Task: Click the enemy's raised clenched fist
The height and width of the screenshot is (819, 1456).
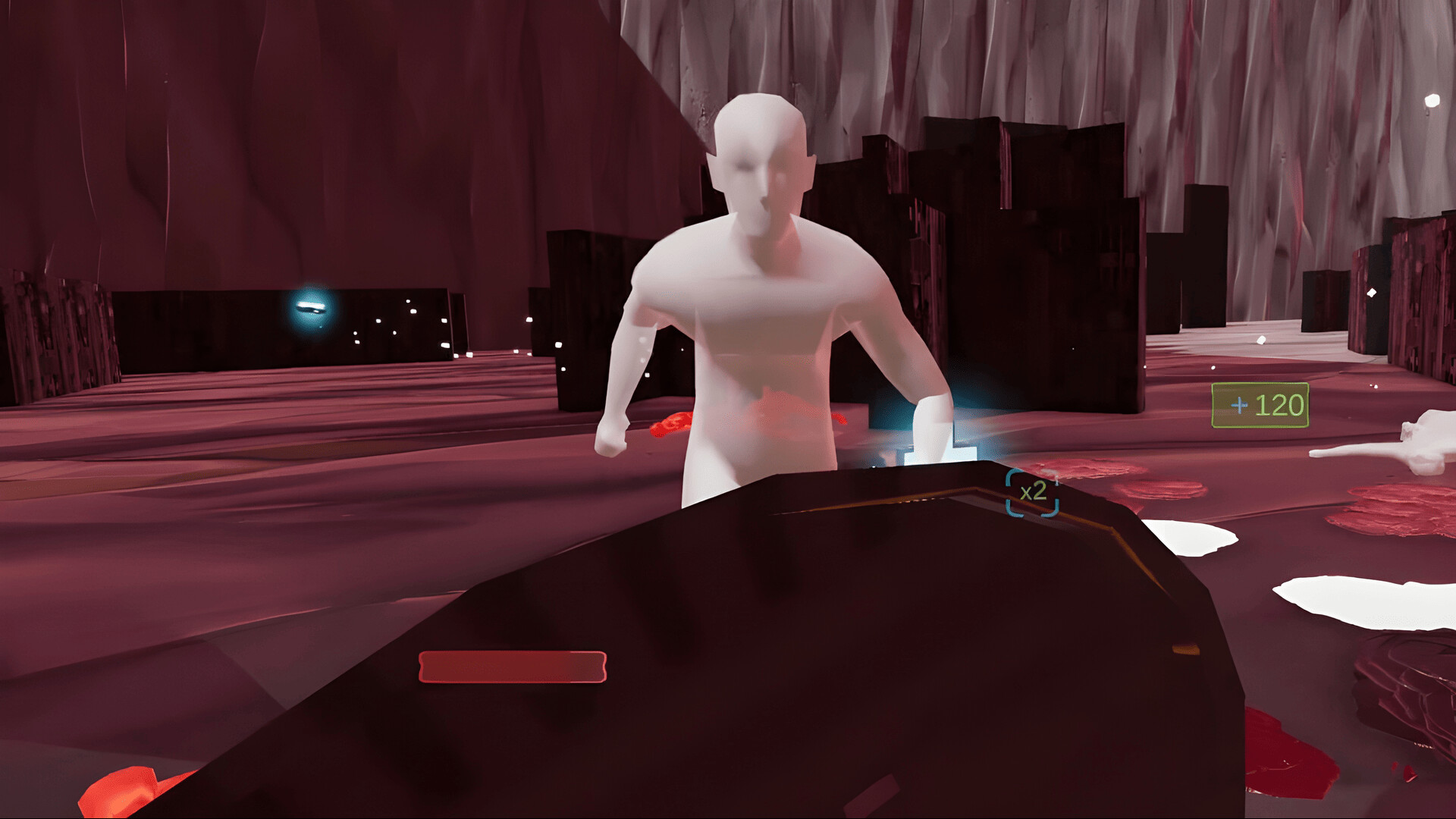Action: 610,440
